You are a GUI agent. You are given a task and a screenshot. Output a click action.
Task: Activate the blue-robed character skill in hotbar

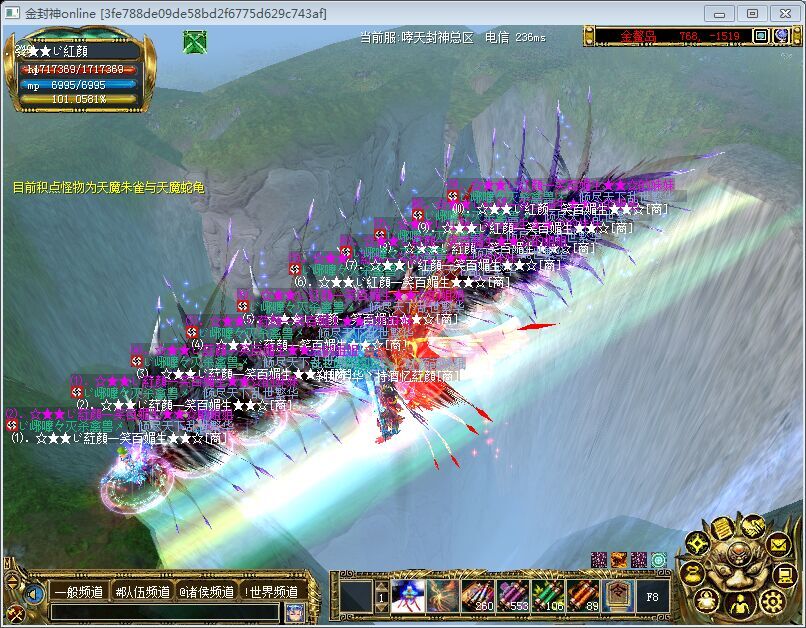click(x=408, y=596)
